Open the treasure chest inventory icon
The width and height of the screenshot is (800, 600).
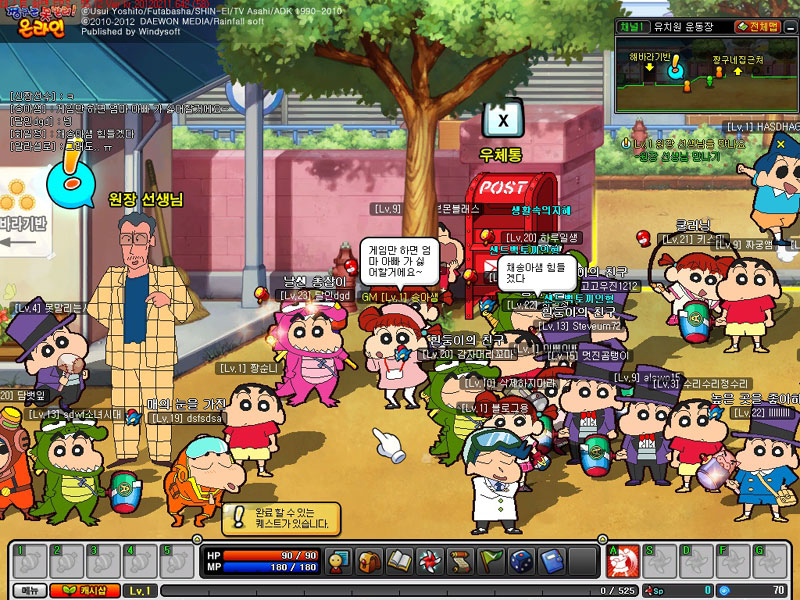point(369,561)
